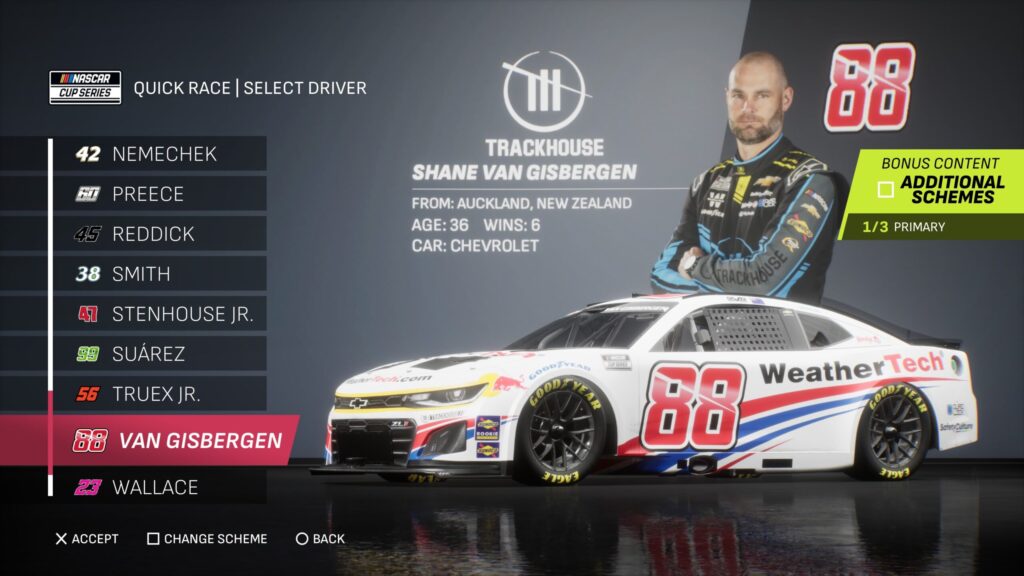Open the Additional Schemes bonus content

pyautogui.click(x=940, y=189)
